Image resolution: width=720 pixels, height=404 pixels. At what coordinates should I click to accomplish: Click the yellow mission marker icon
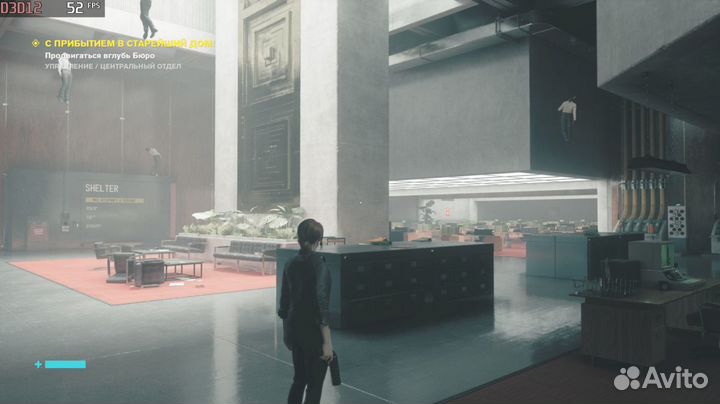[x=35, y=44]
